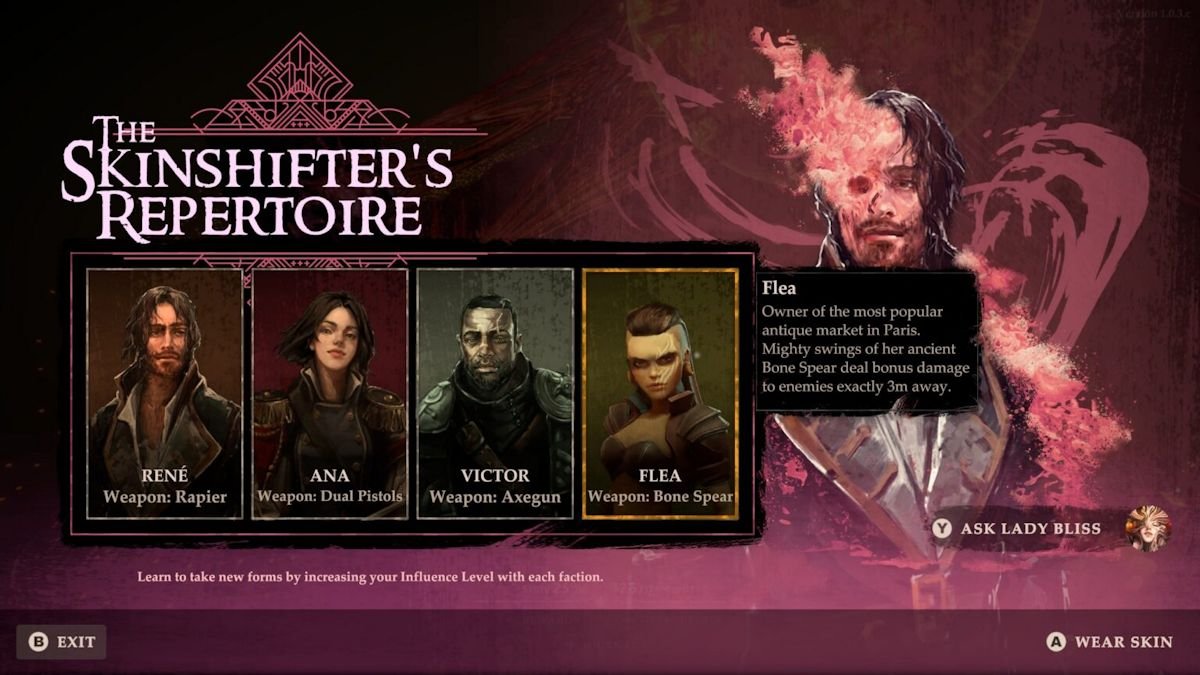Exit the Skinshifter's Repertoire screen

[x=62, y=642]
